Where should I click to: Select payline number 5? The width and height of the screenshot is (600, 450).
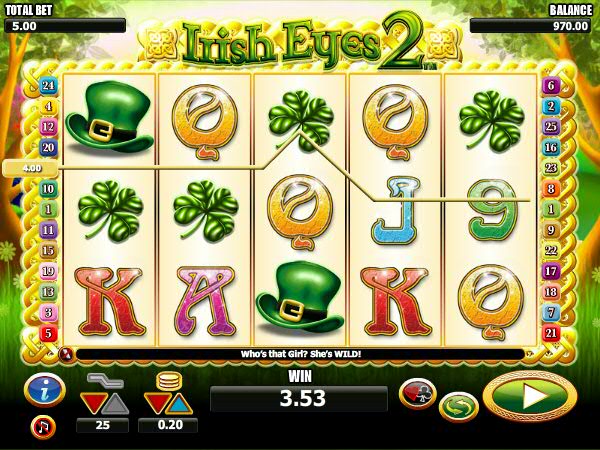click(x=48, y=332)
